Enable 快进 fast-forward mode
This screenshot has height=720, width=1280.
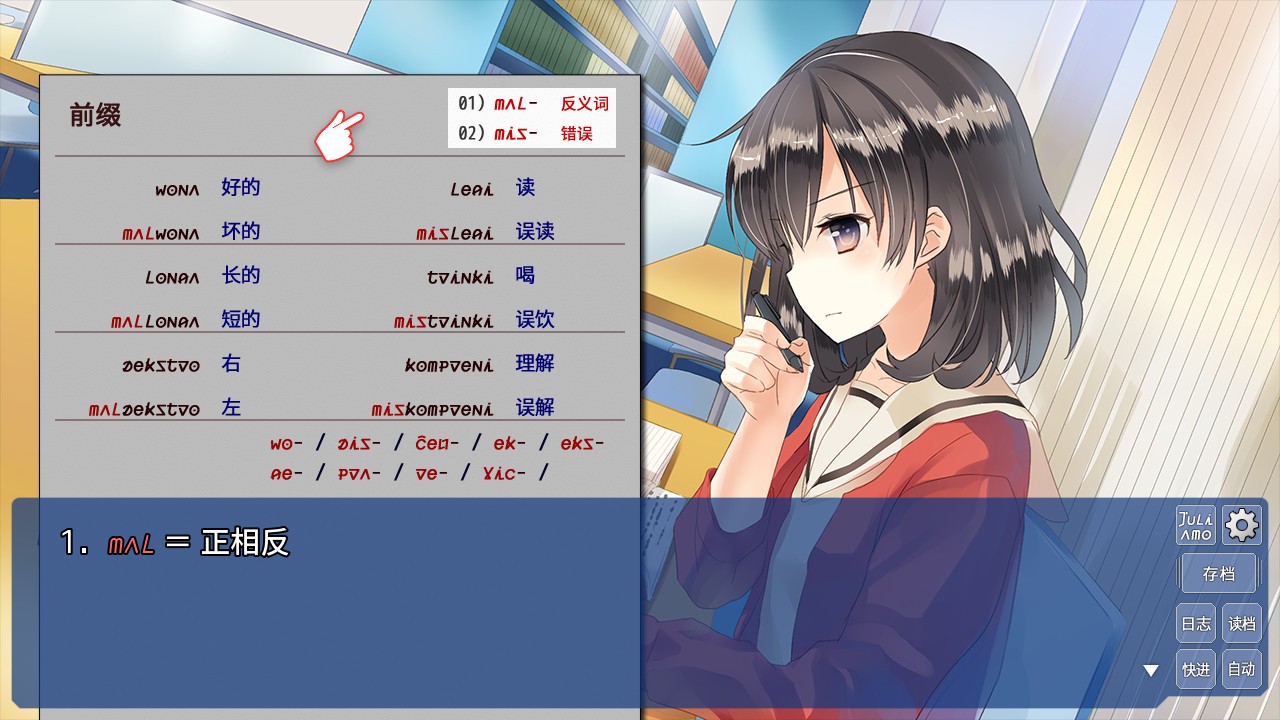pos(1195,668)
